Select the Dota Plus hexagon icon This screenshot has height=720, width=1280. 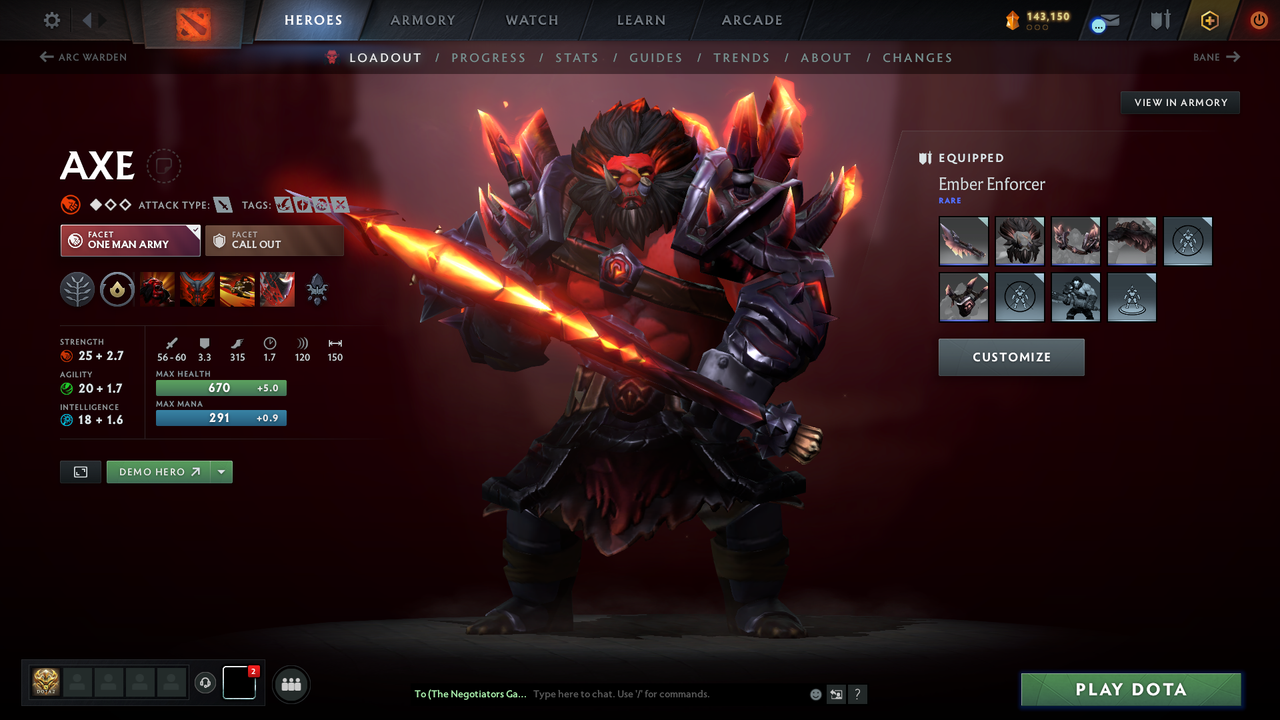(x=1209, y=19)
